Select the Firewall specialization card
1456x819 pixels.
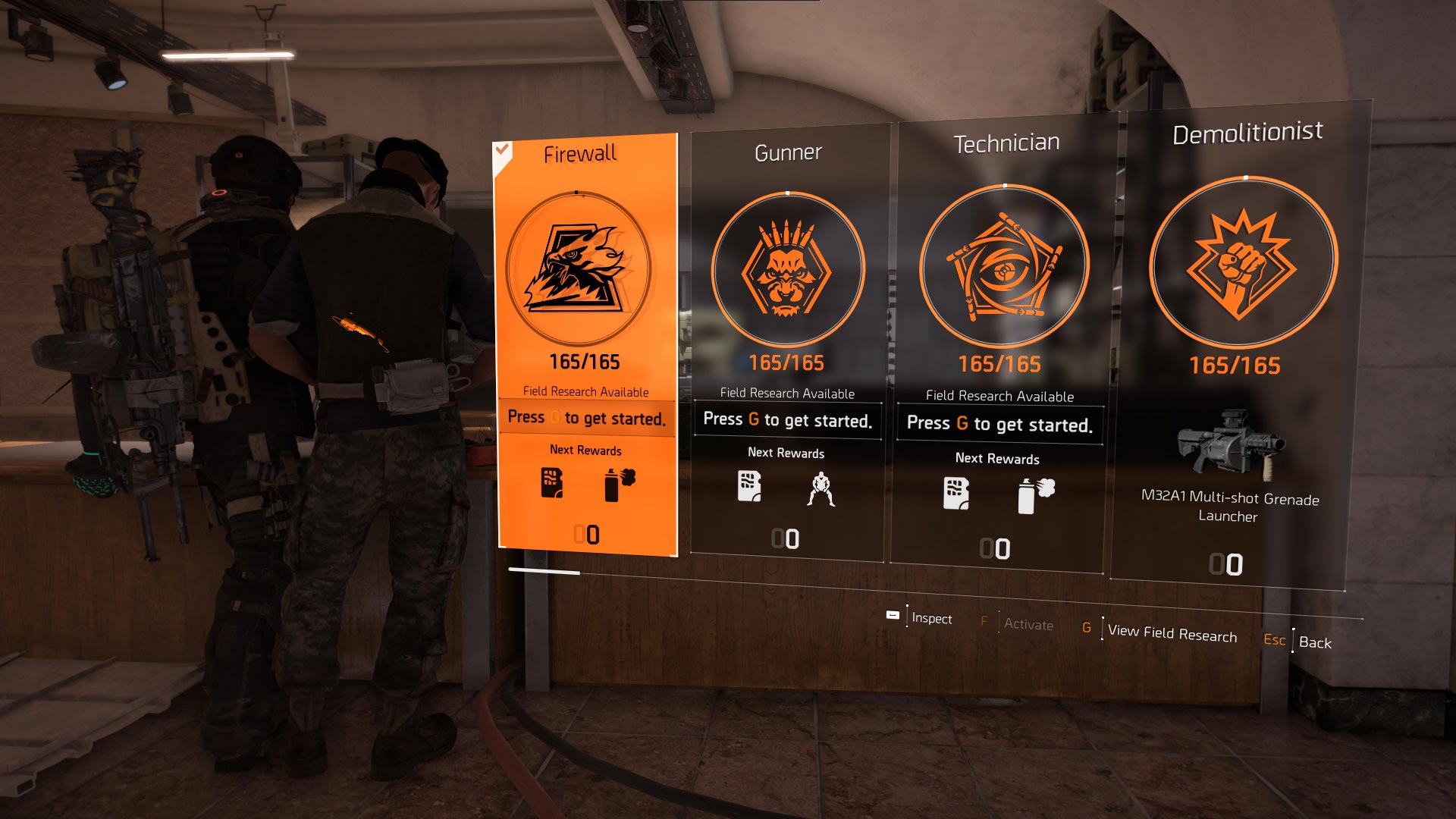[x=586, y=341]
